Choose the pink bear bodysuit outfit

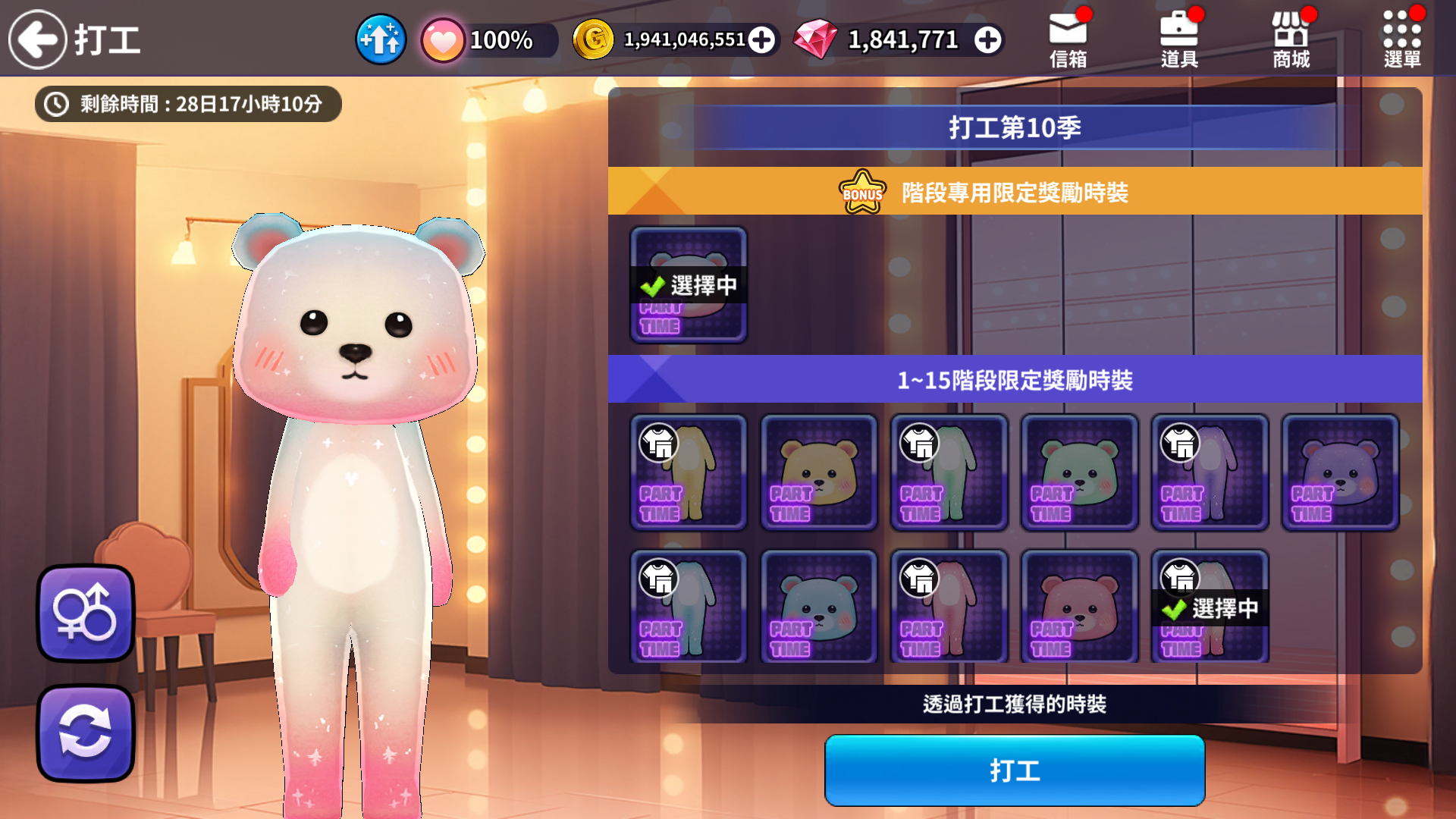(x=949, y=607)
